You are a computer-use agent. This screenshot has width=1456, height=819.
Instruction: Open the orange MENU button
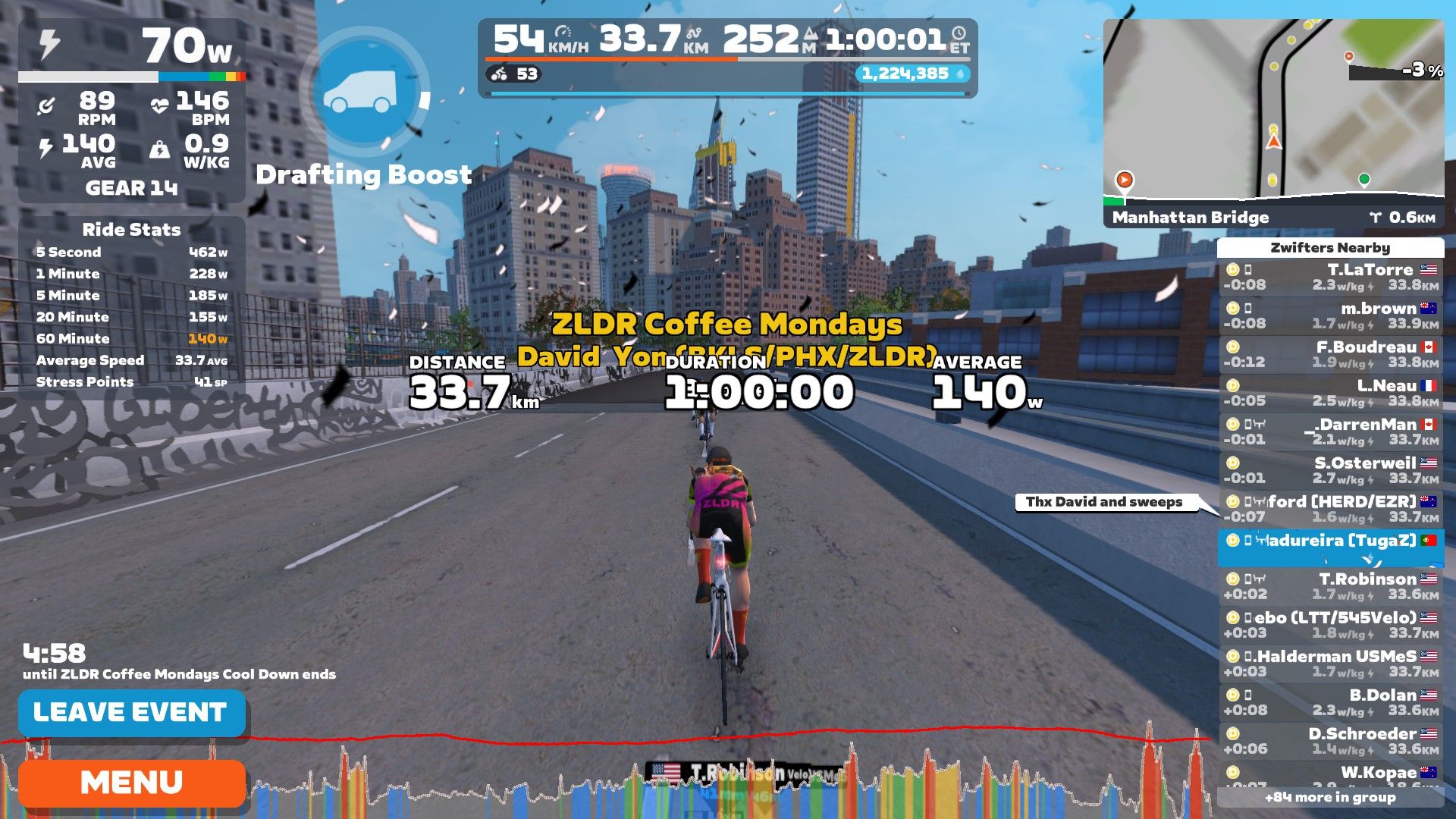click(x=131, y=783)
